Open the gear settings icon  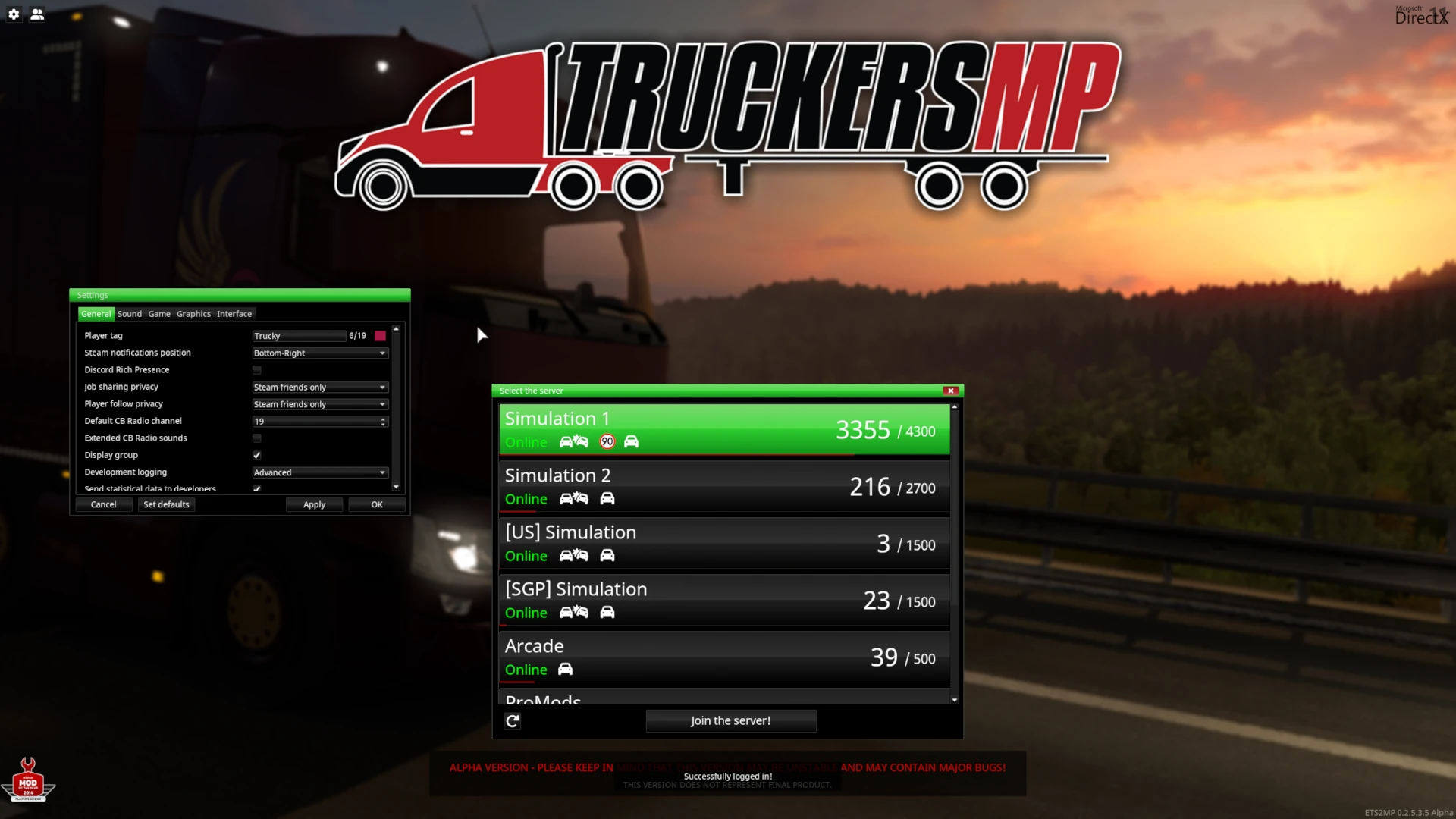click(14, 14)
